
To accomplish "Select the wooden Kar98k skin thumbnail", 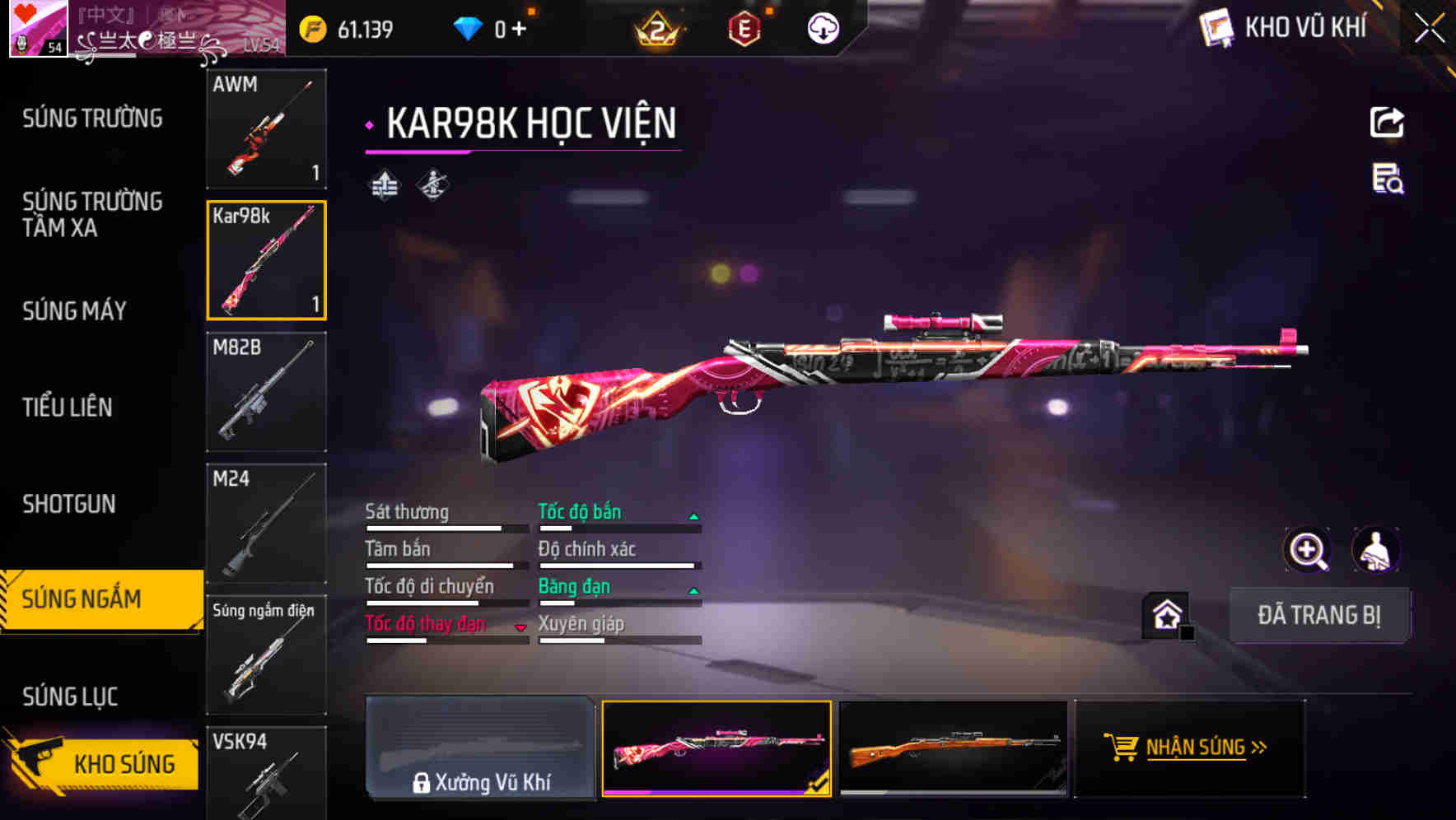I will pyautogui.click(x=955, y=748).
